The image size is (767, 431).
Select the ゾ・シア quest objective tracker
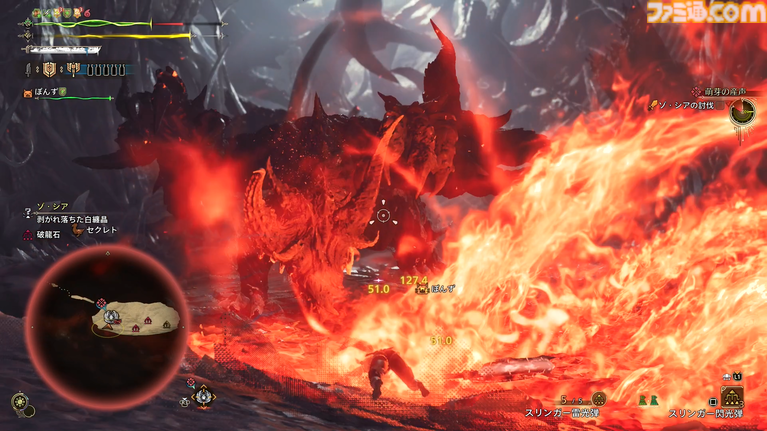(x=691, y=104)
